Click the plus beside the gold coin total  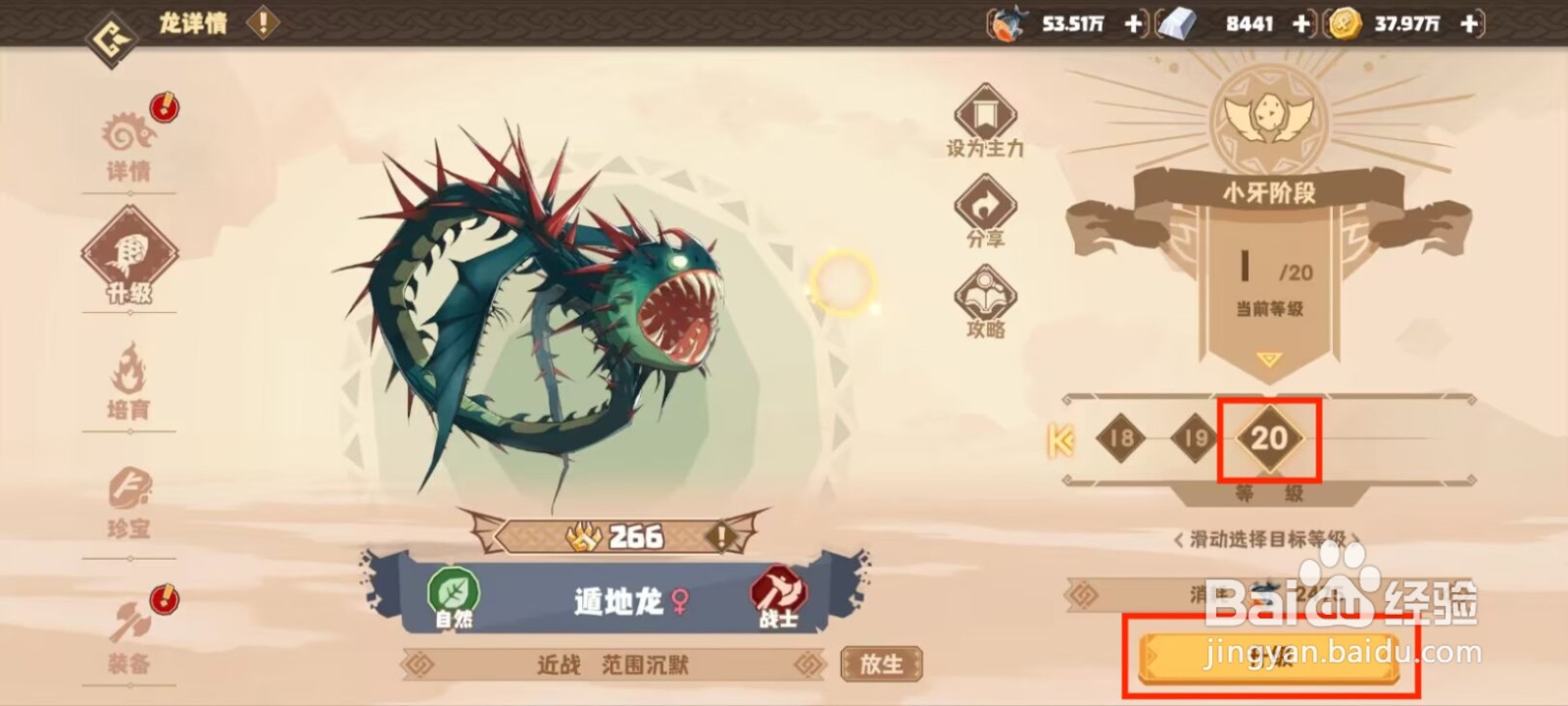pyautogui.click(x=1466, y=23)
